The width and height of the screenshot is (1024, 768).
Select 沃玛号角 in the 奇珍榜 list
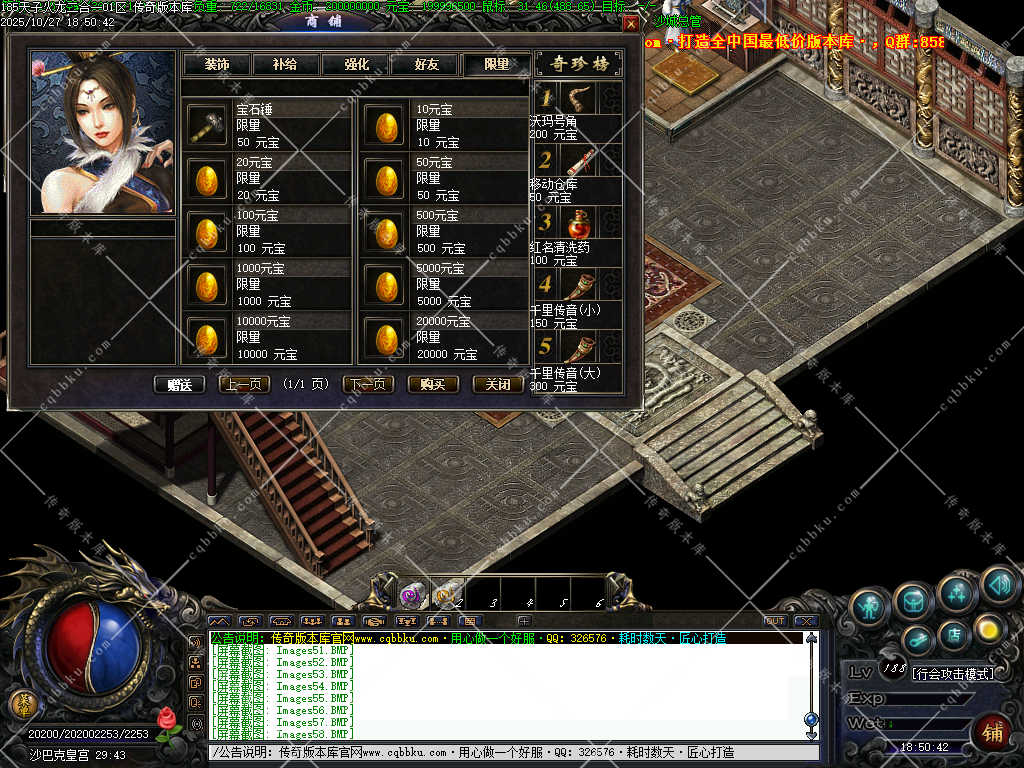coord(579,98)
